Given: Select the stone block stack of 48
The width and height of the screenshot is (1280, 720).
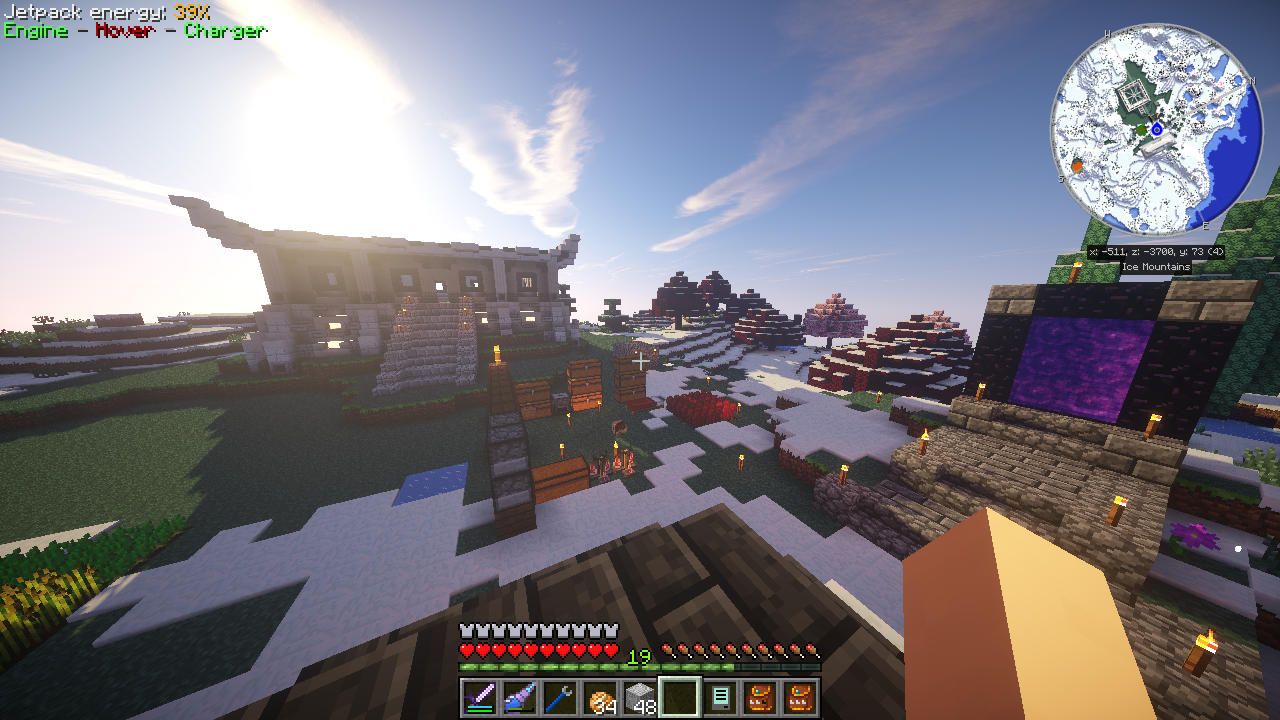Looking at the screenshot, I should pyautogui.click(x=640, y=697).
